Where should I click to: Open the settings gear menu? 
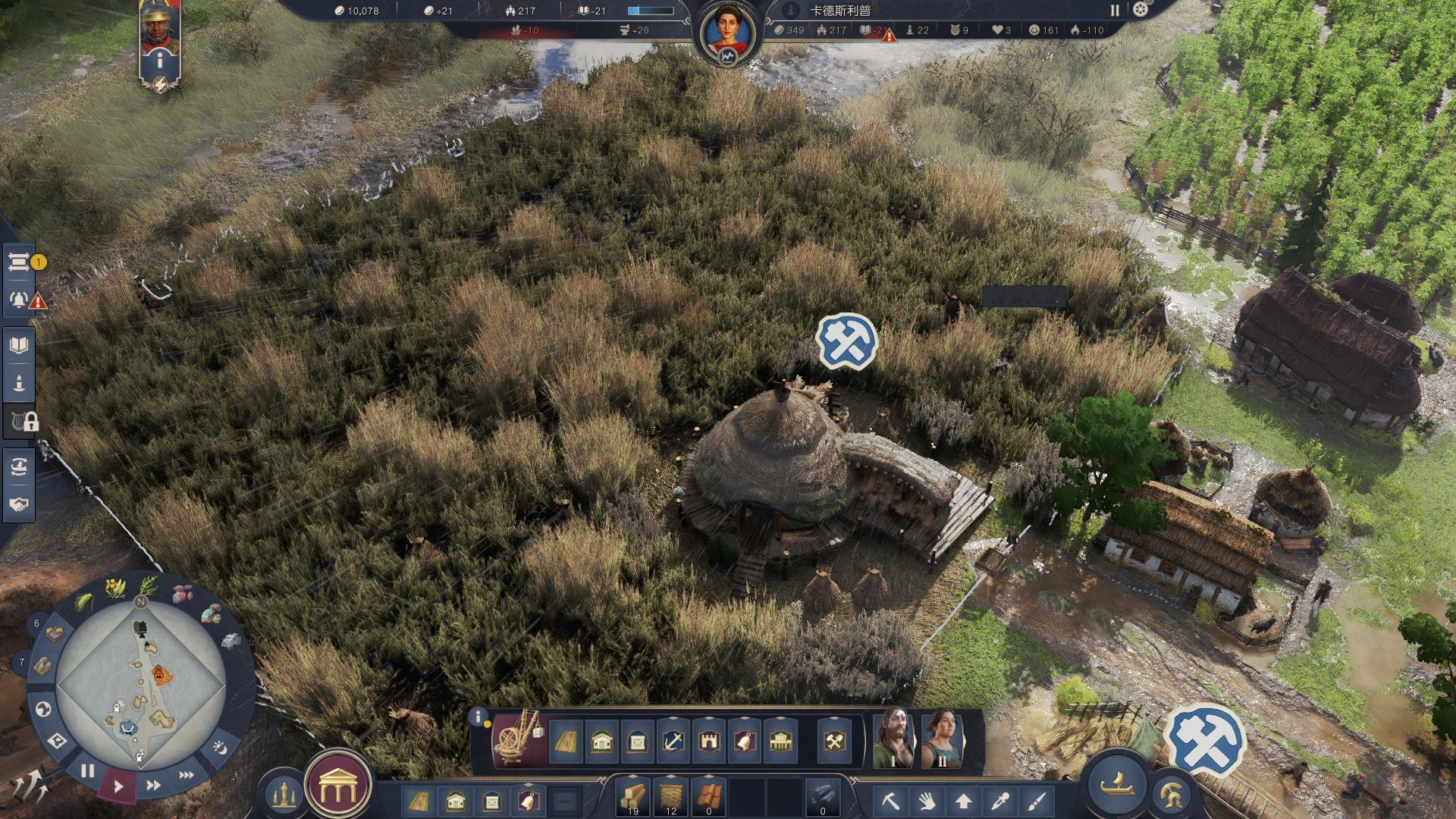[x=1140, y=10]
